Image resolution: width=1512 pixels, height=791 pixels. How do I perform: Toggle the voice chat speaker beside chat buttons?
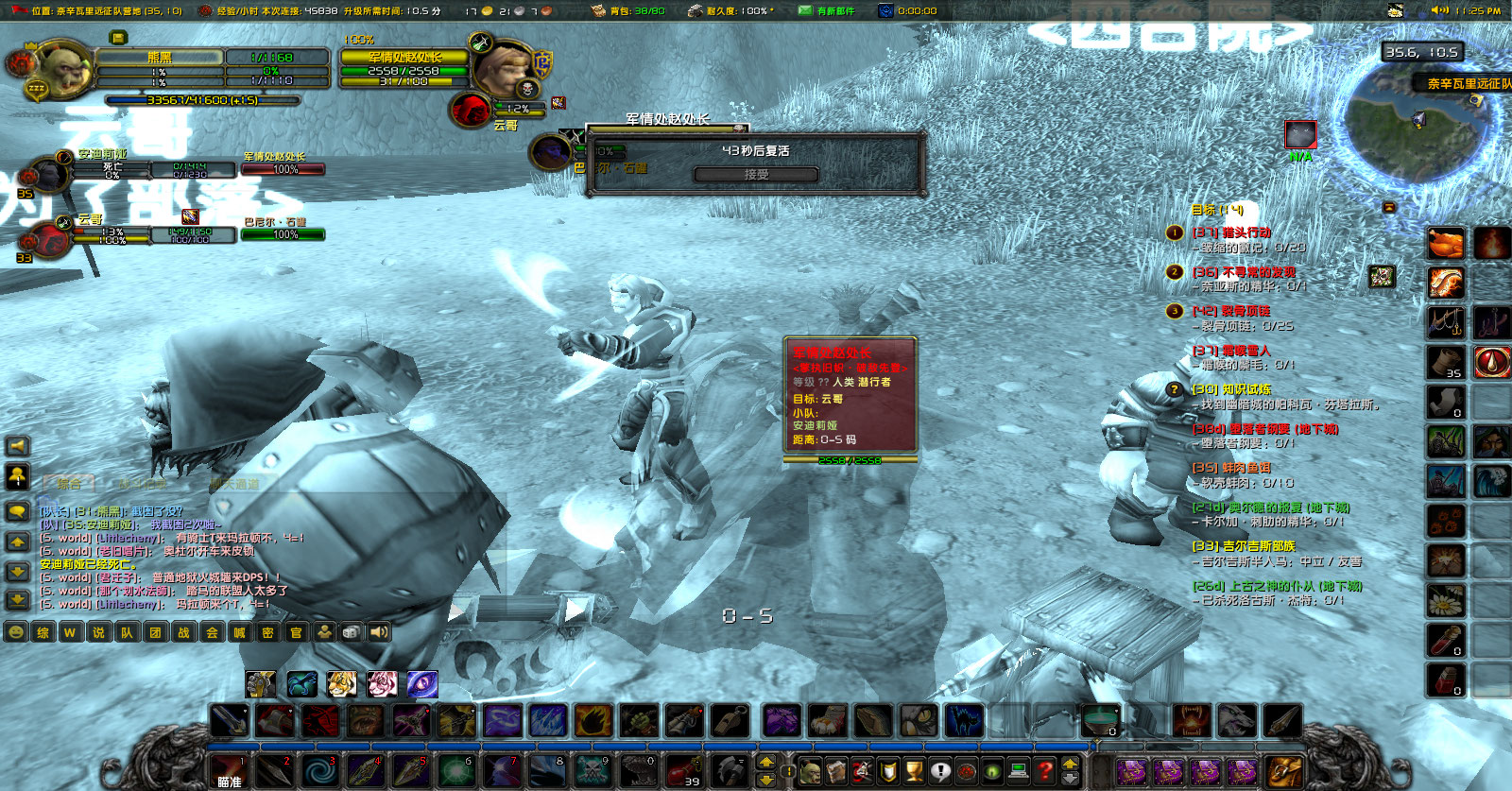click(x=379, y=633)
